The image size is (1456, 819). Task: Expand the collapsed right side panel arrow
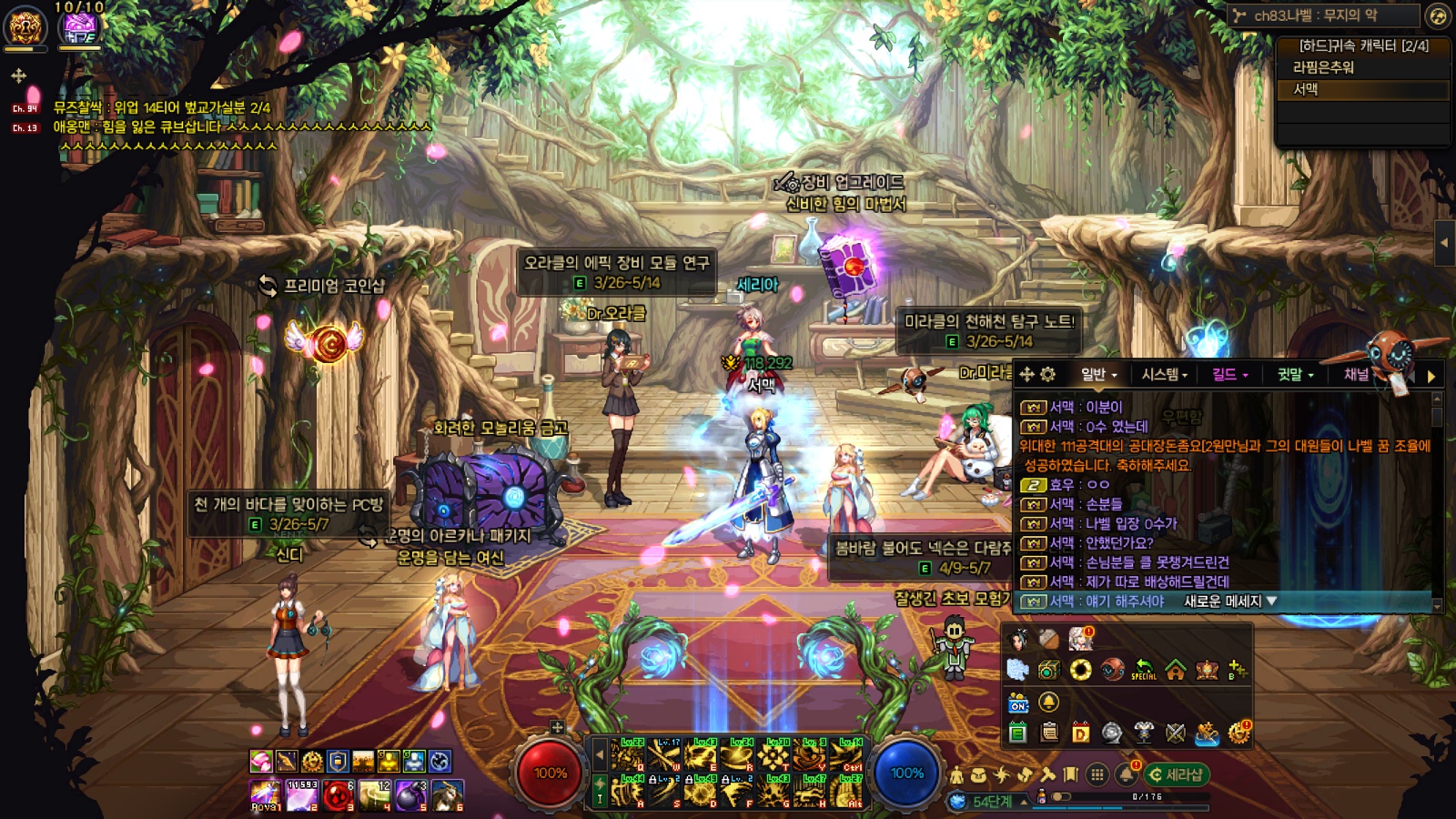1443,243
